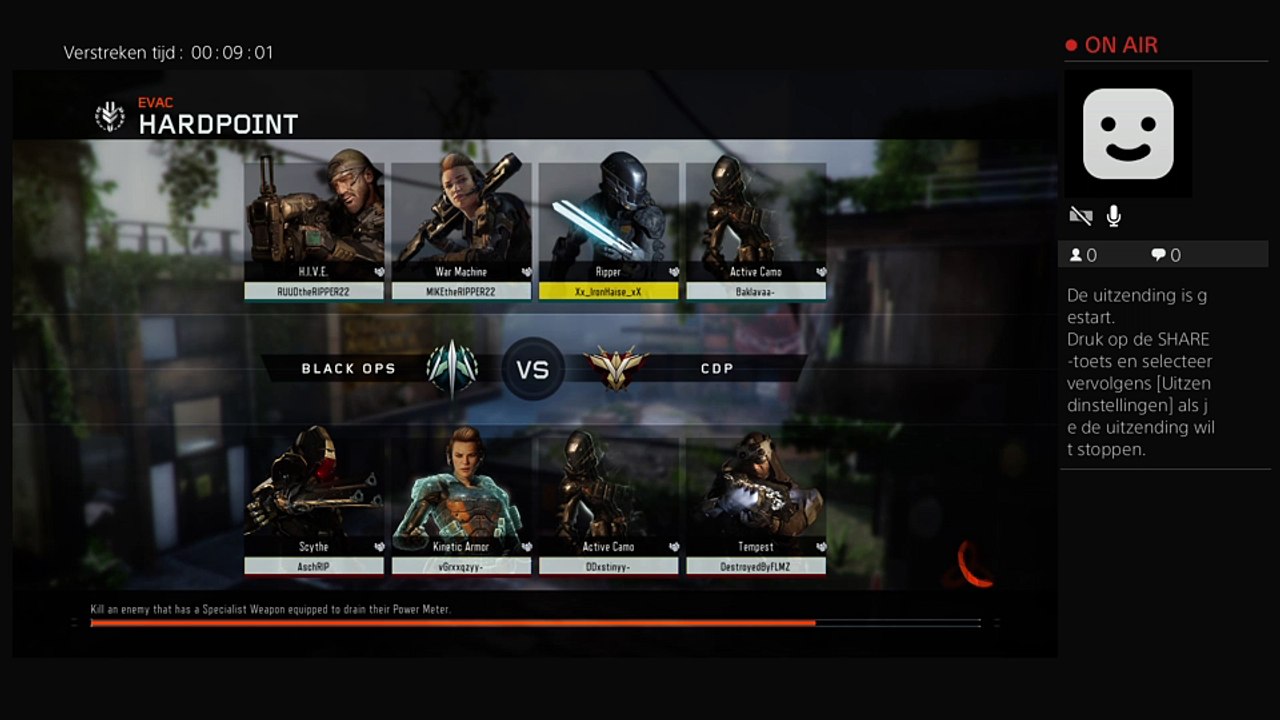Select DDxstinyy-'s Active Camo card
This screenshot has height=720, width=1280.
click(x=608, y=500)
